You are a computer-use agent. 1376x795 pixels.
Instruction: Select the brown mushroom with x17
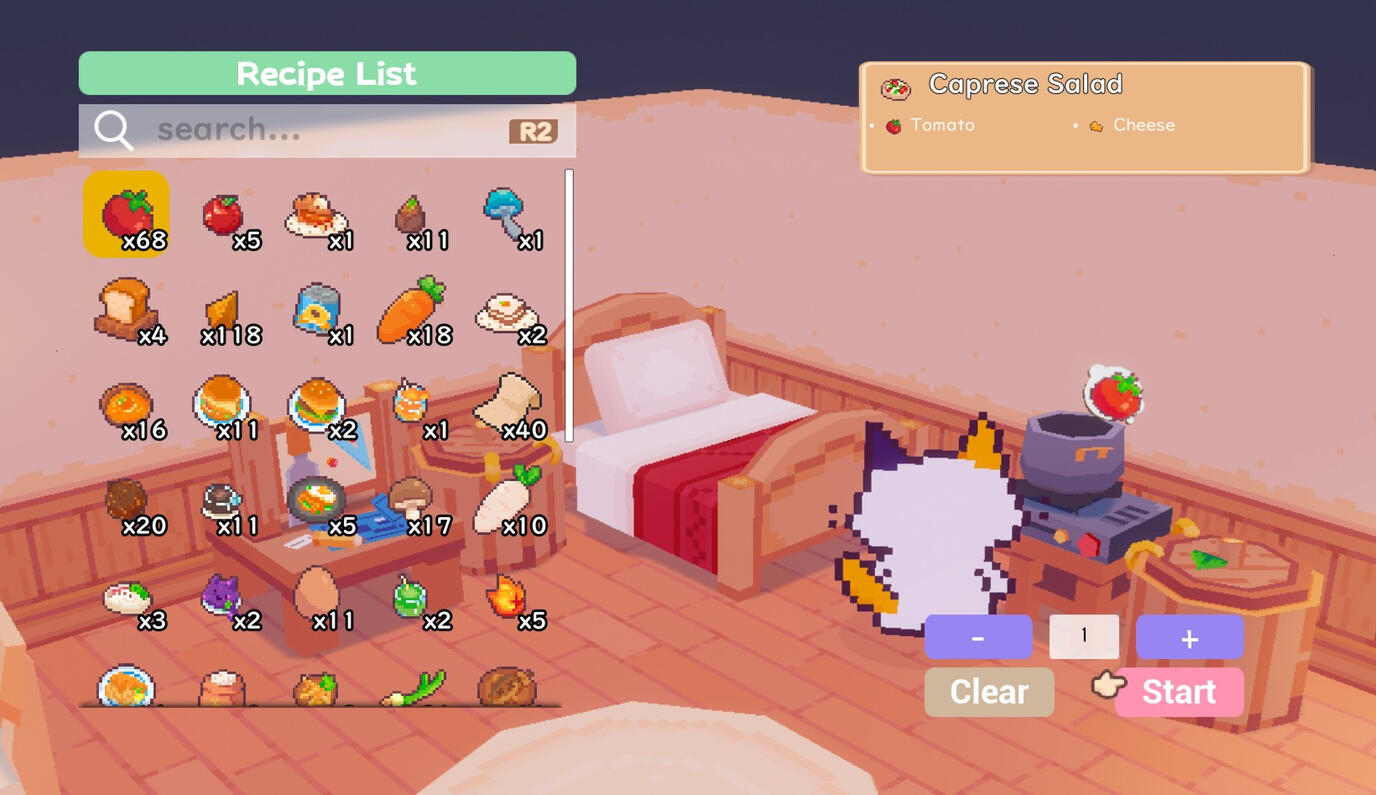click(410, 499)
